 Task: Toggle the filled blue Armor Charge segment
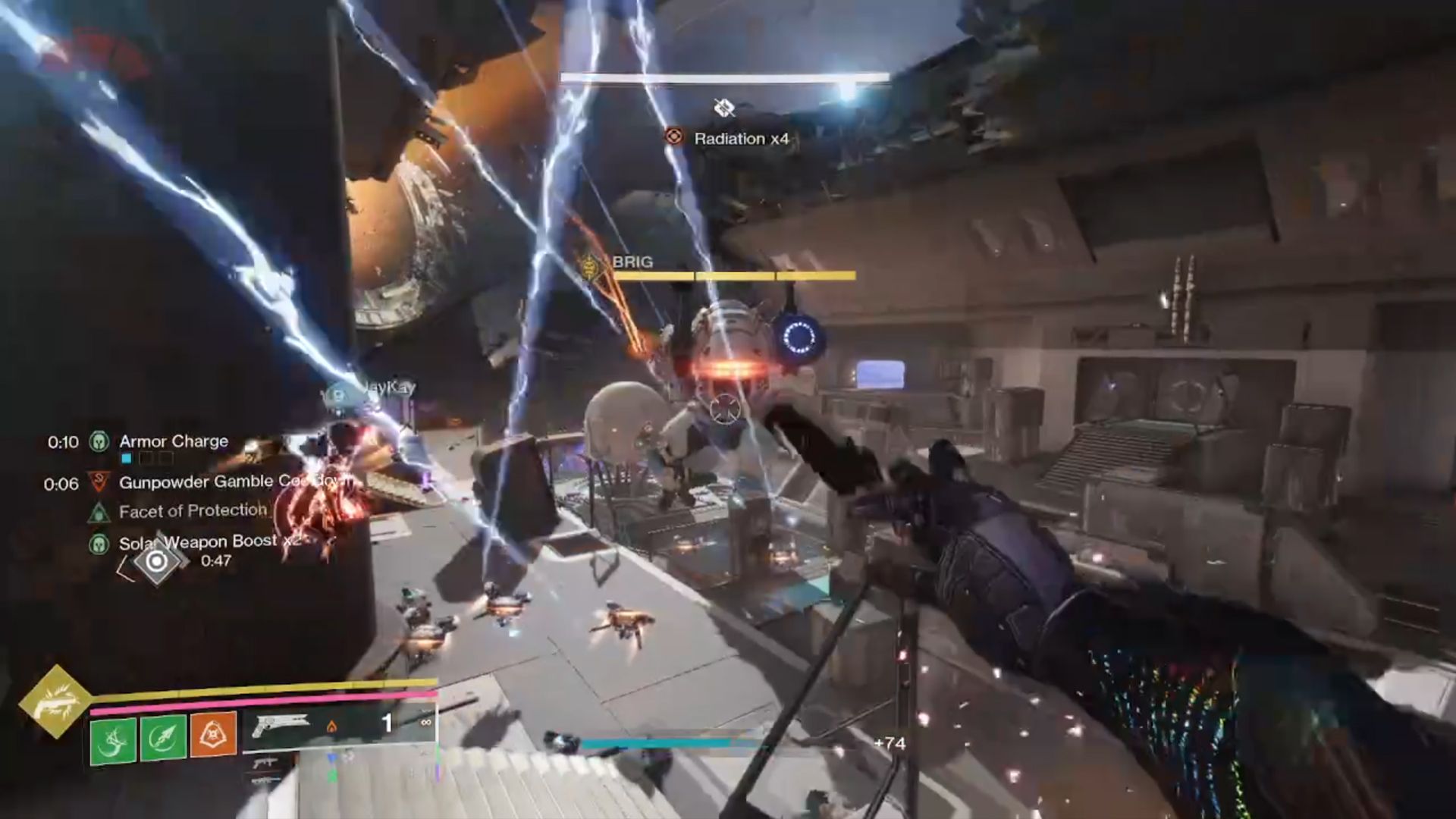point(127,457)
